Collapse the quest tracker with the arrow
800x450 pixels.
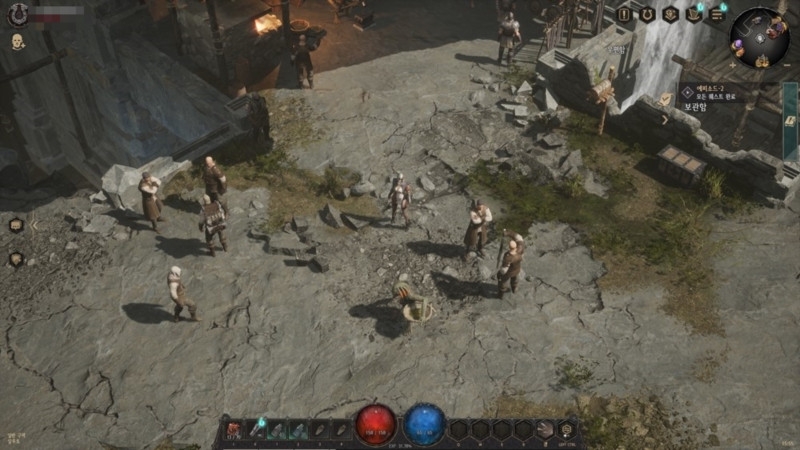[664, 120]
